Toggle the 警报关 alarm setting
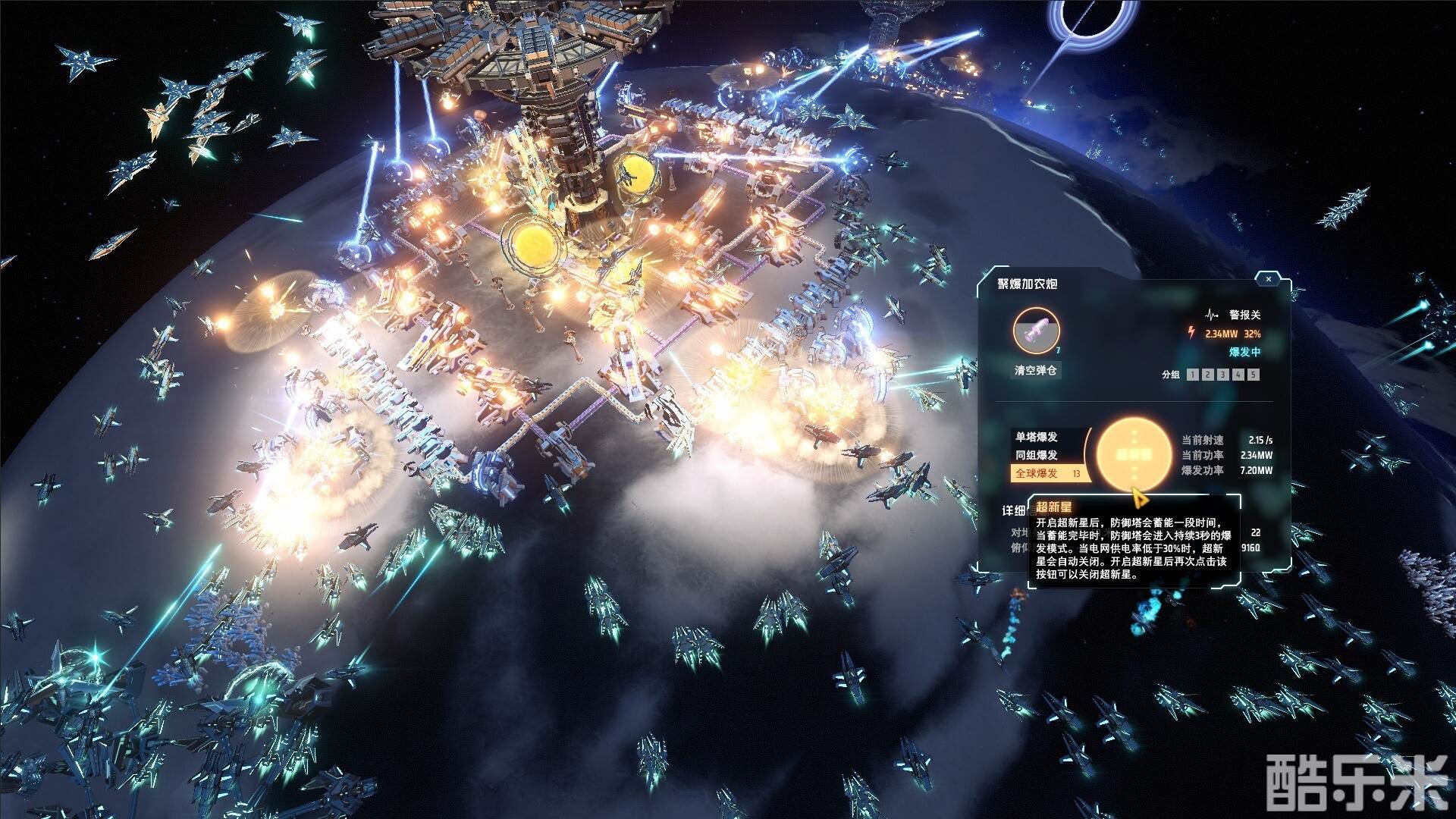This screenshot has height=819, width=1456. (1235, 315)
